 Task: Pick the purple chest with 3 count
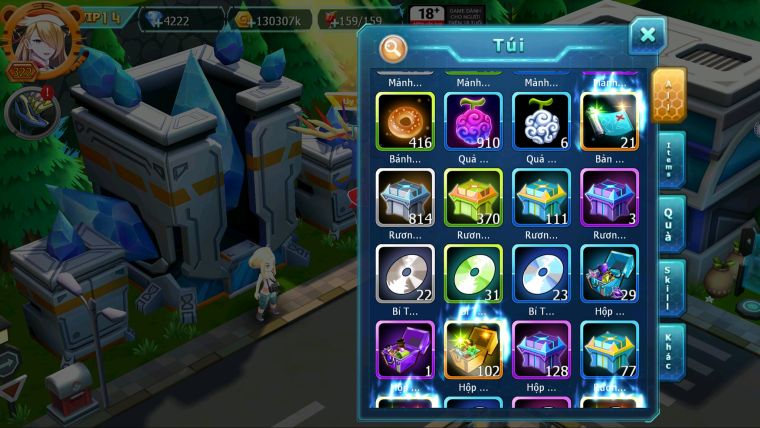tap(610, 197)
